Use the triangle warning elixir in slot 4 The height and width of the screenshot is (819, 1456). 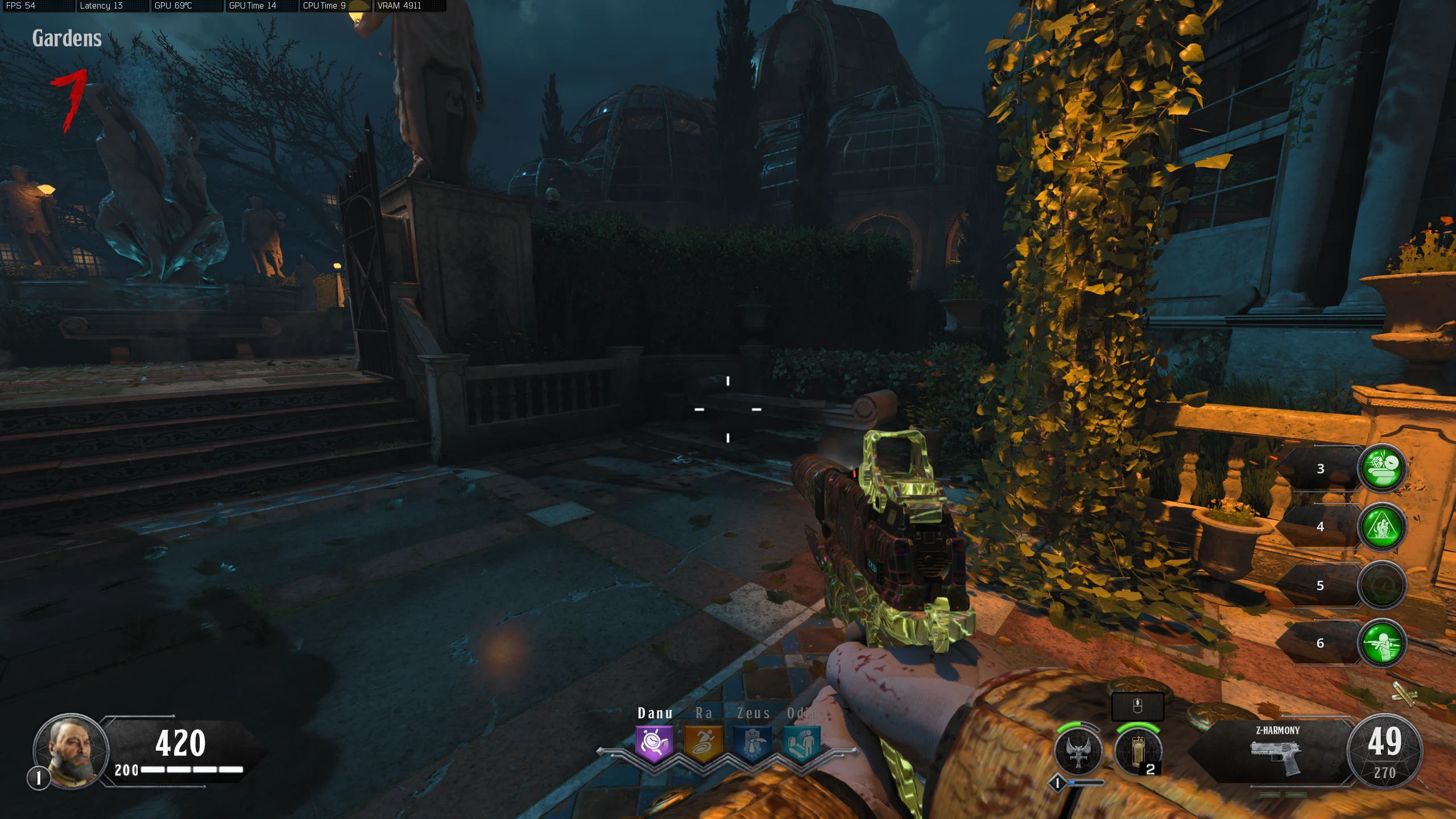pyautogui.click(x=1382, y=527)
